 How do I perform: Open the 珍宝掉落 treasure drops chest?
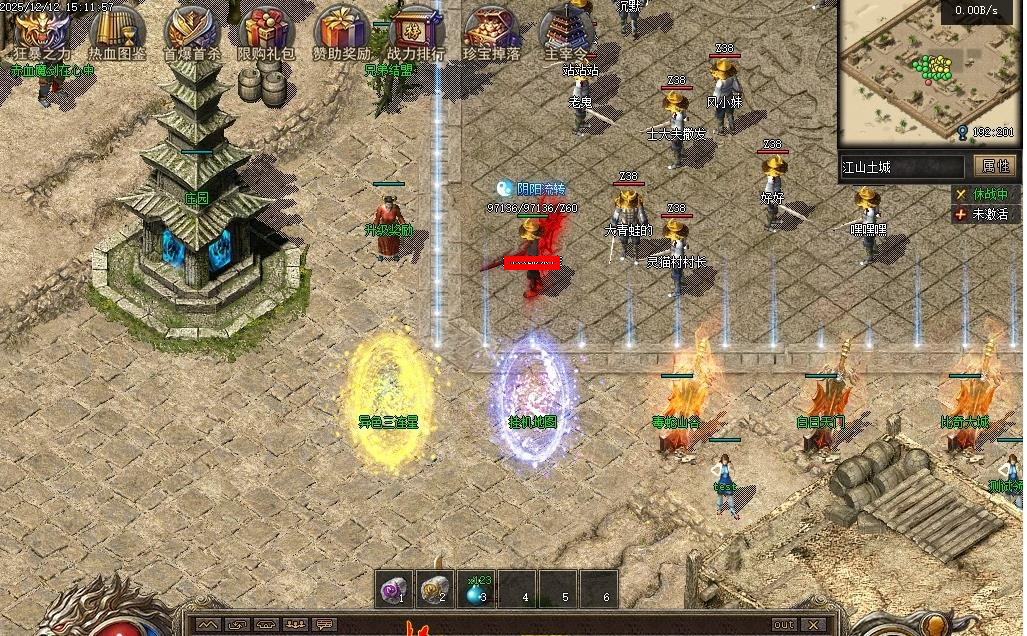491,30
